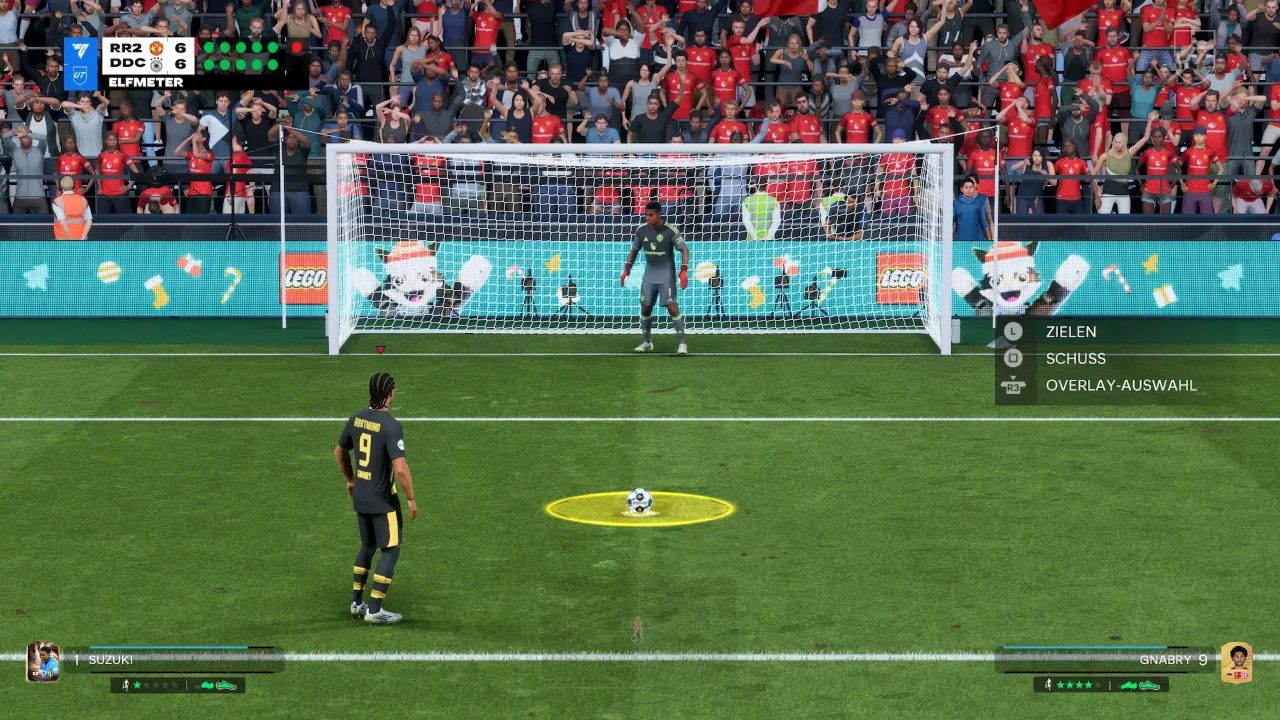This screenshot has height=720, width=1280.
Task: Select the EA FC logo on the scoreboard
Action: (80, 49)
